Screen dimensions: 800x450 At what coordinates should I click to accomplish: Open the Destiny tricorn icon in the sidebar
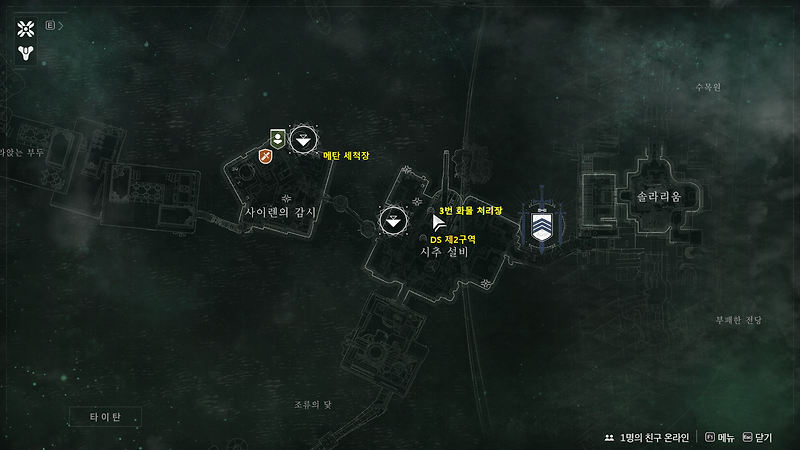26,51
